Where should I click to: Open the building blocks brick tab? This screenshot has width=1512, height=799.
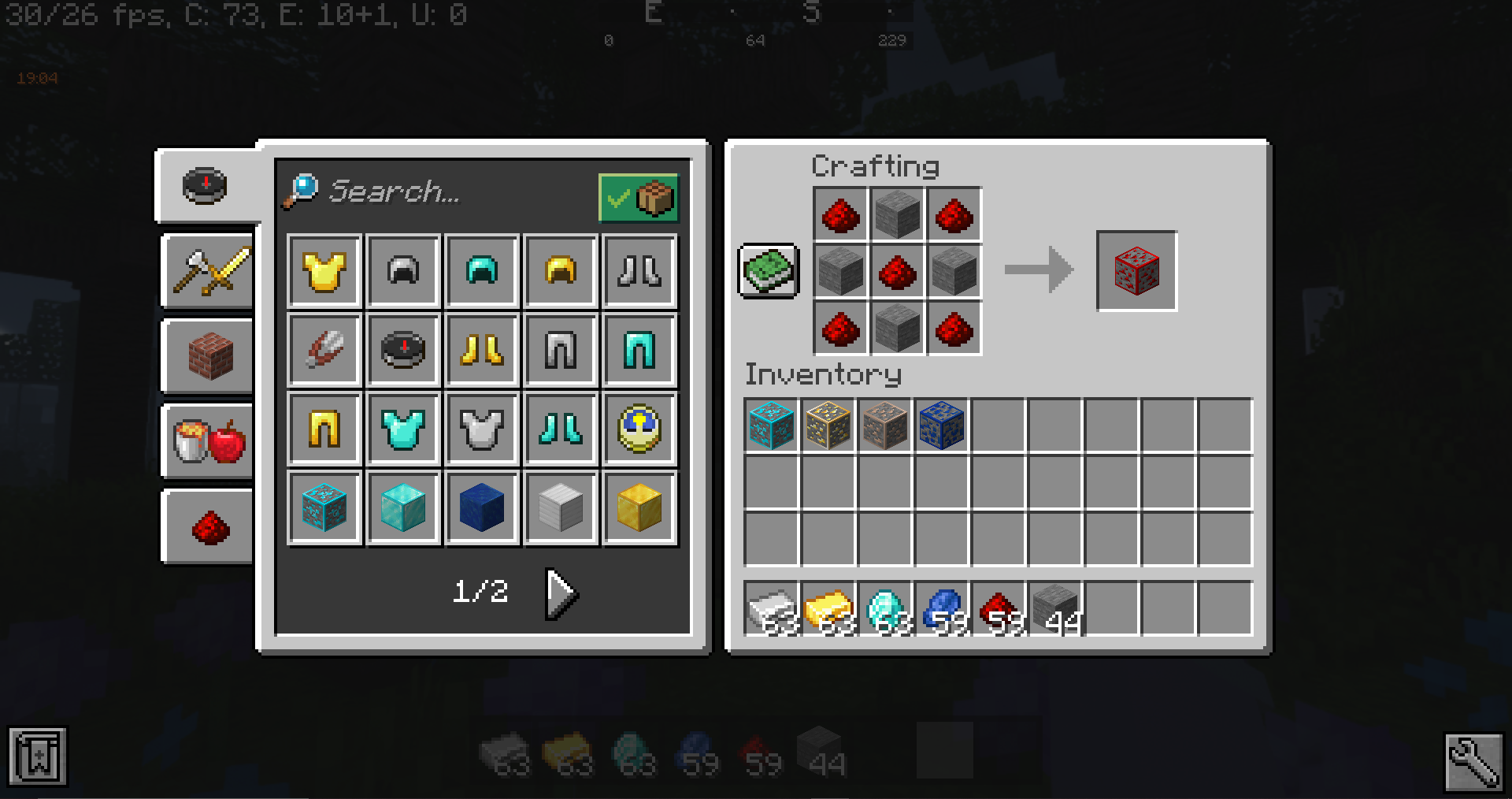click(x=206, y=357)
